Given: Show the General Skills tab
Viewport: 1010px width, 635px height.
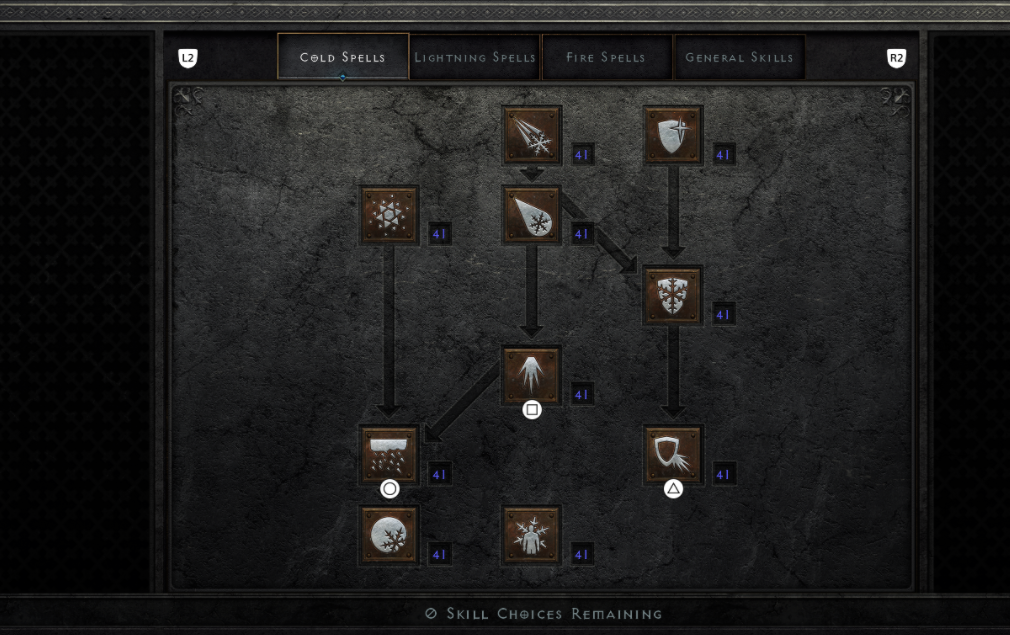Looking at the screenshot, I should (x=739, y=57).
